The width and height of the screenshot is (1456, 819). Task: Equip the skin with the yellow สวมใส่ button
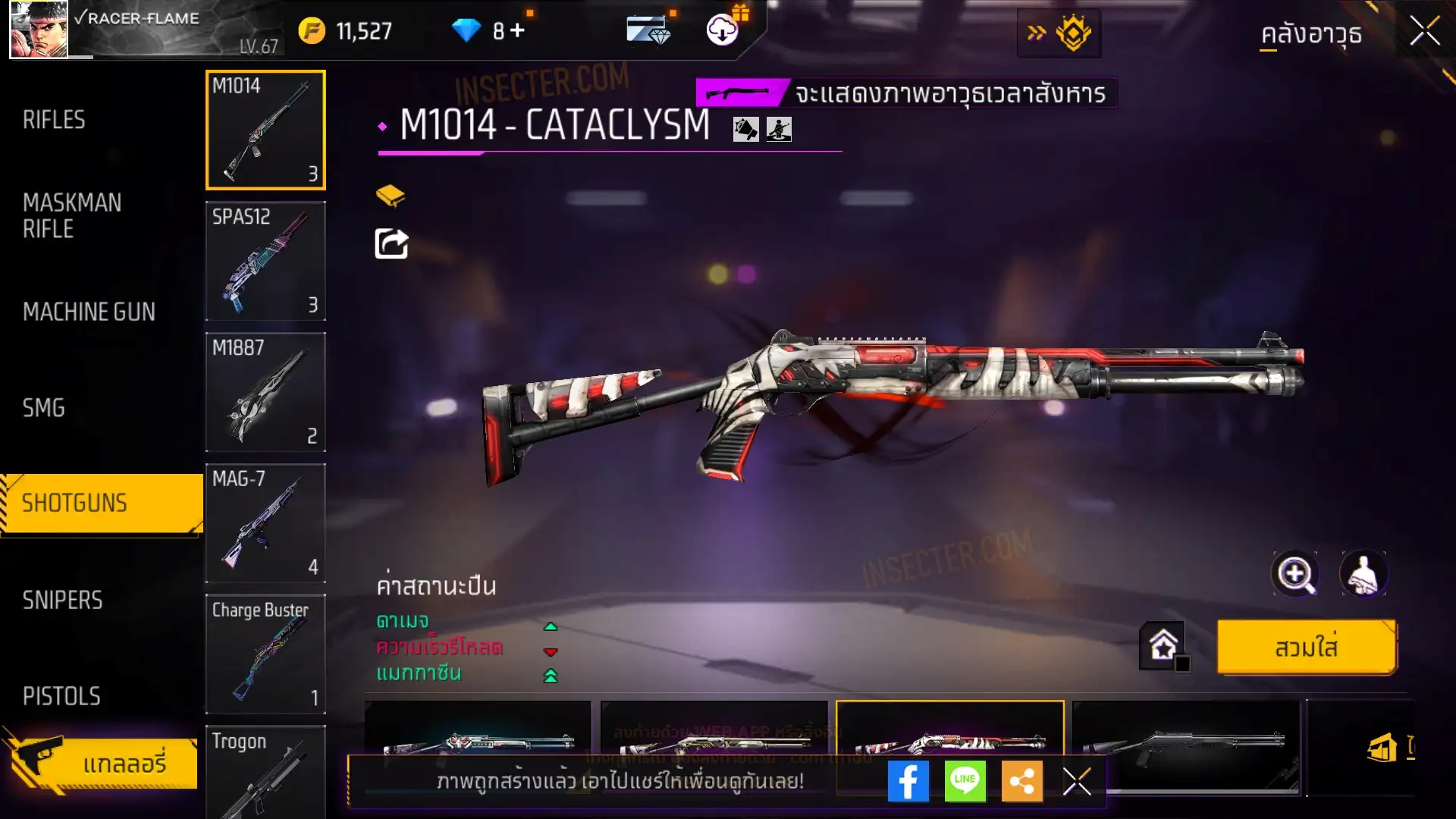[x=1306, y=648]
